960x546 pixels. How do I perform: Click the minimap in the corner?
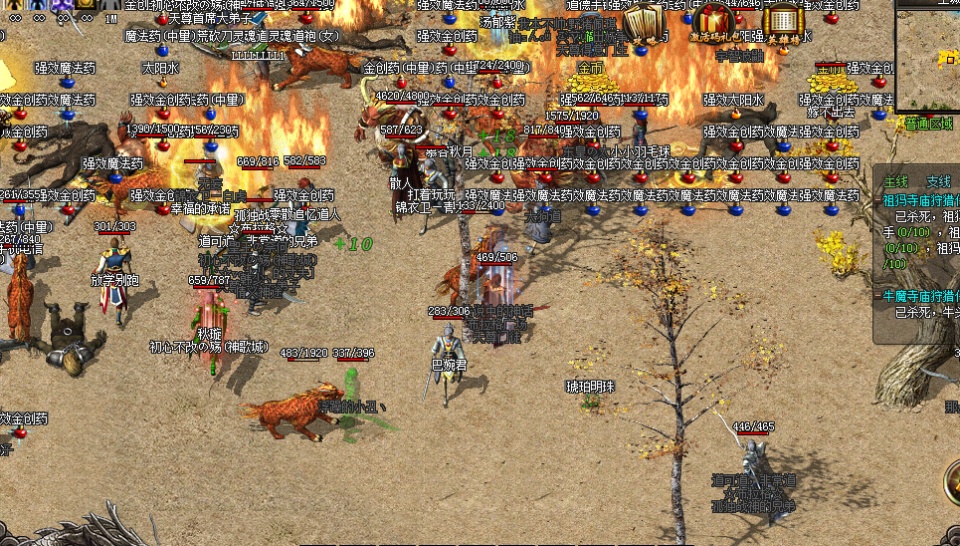click(928, 55)
